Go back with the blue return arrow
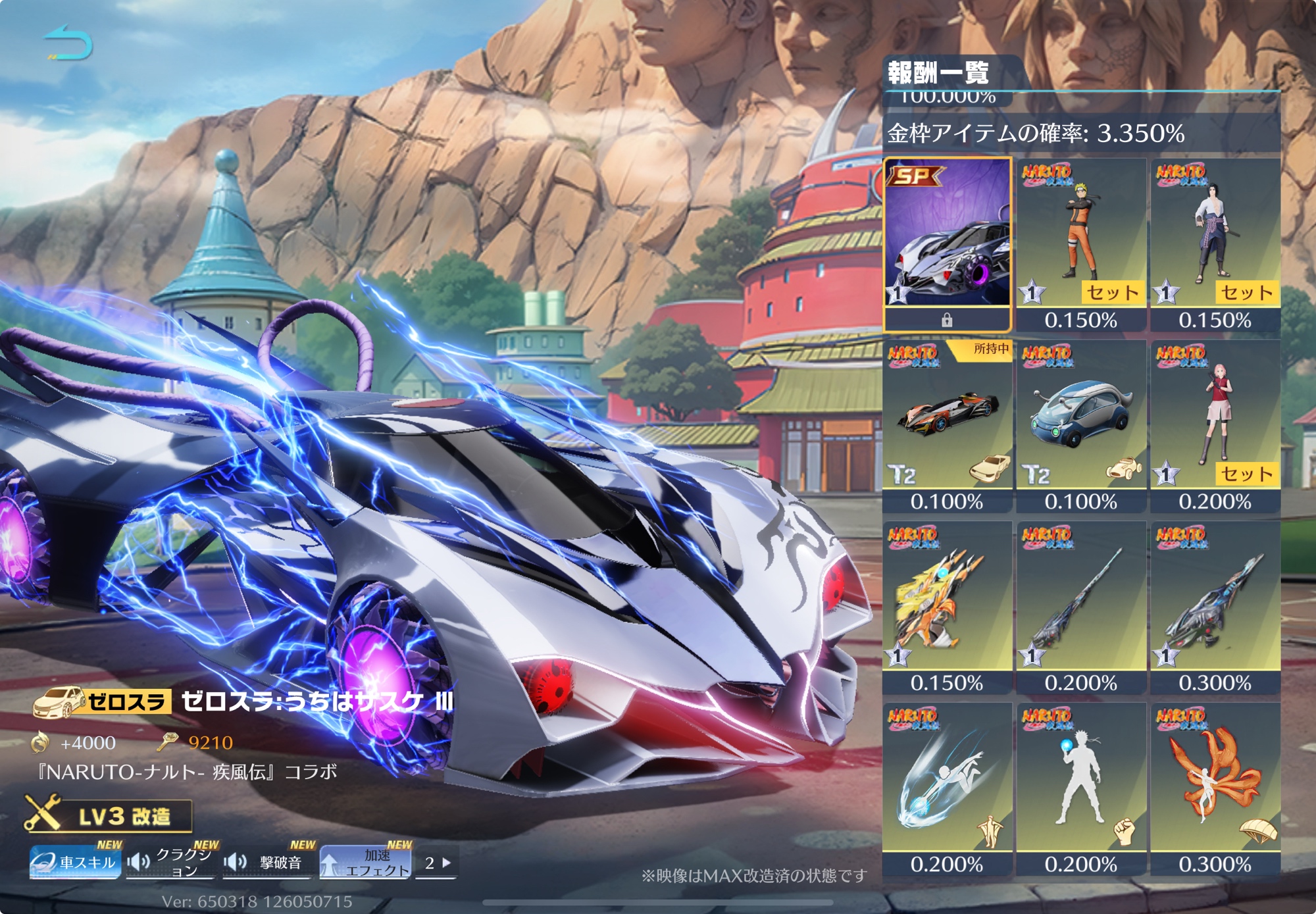 68,43
